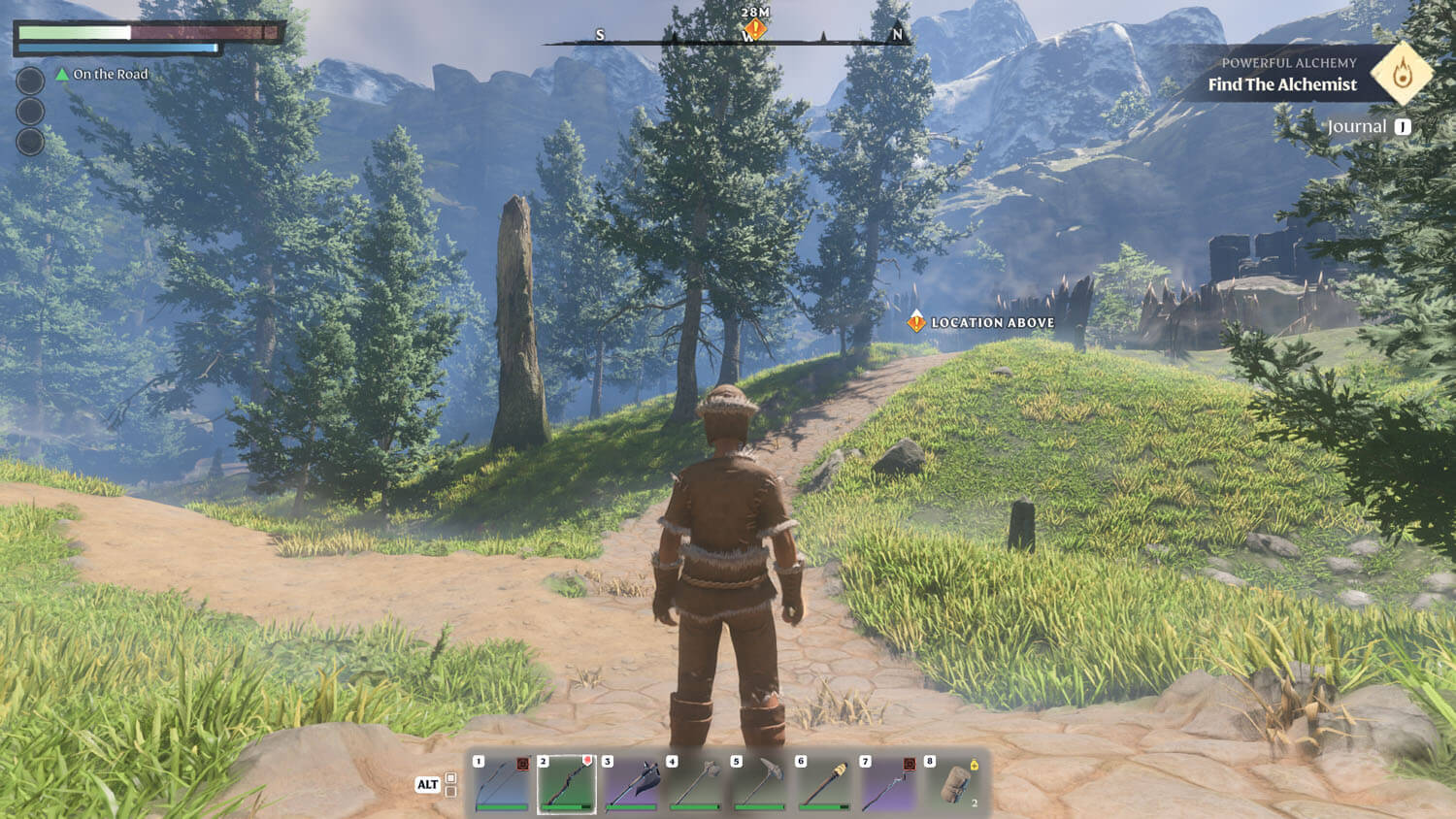The image size is (1456, 819).
Task: Equip the pickaxe in slot 5
Action: (x=760, y=782)
